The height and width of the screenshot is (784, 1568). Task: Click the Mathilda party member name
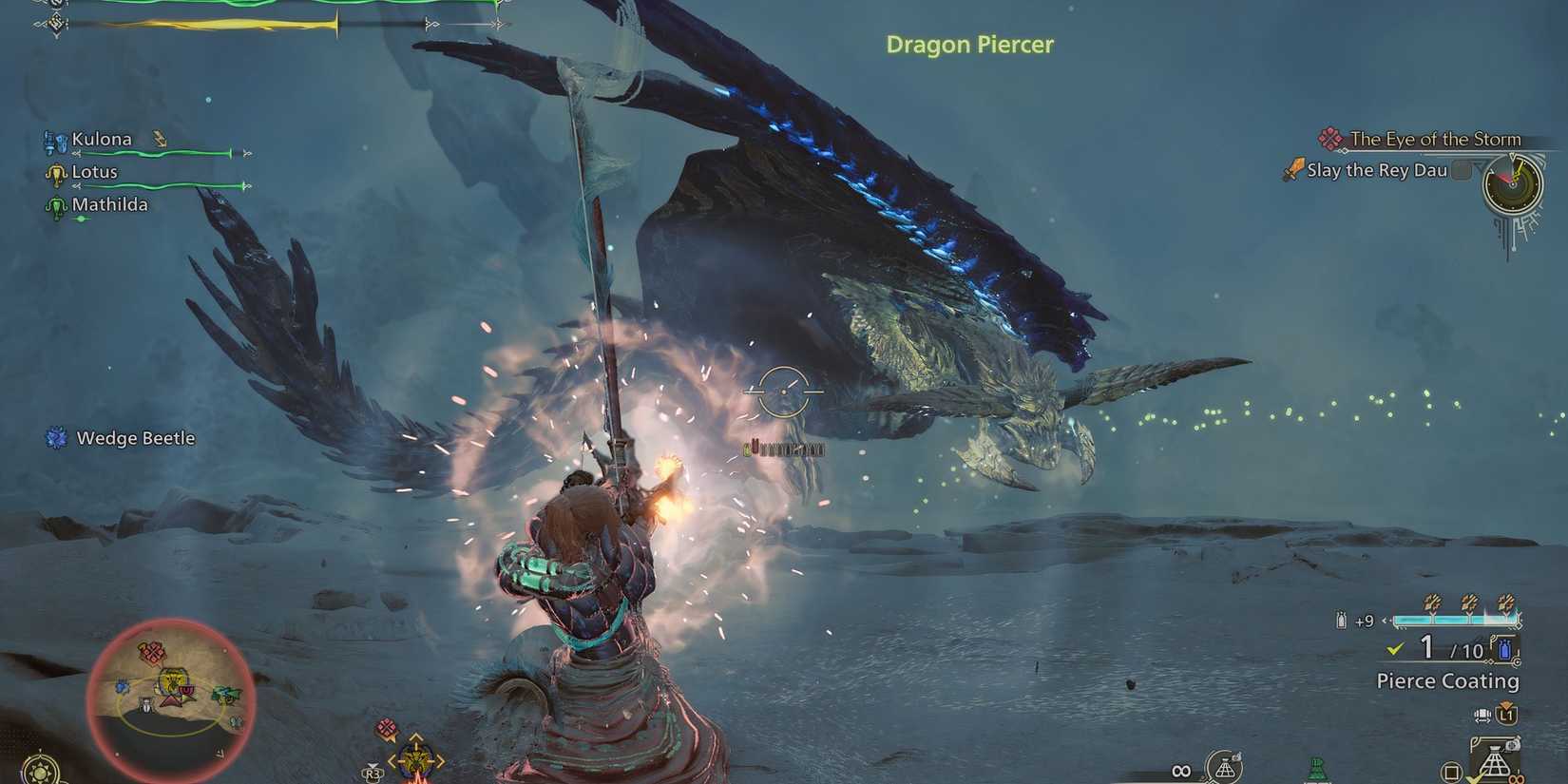pyautogui.click(x=110, y=204)
